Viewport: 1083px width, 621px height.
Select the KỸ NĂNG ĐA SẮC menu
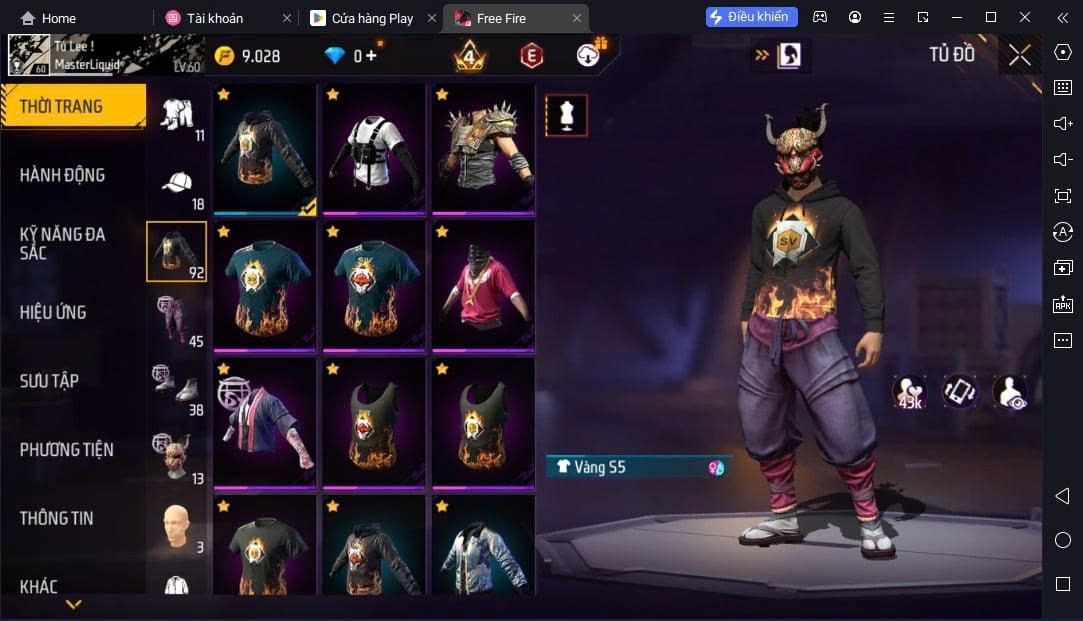click(x=62, y=243)
